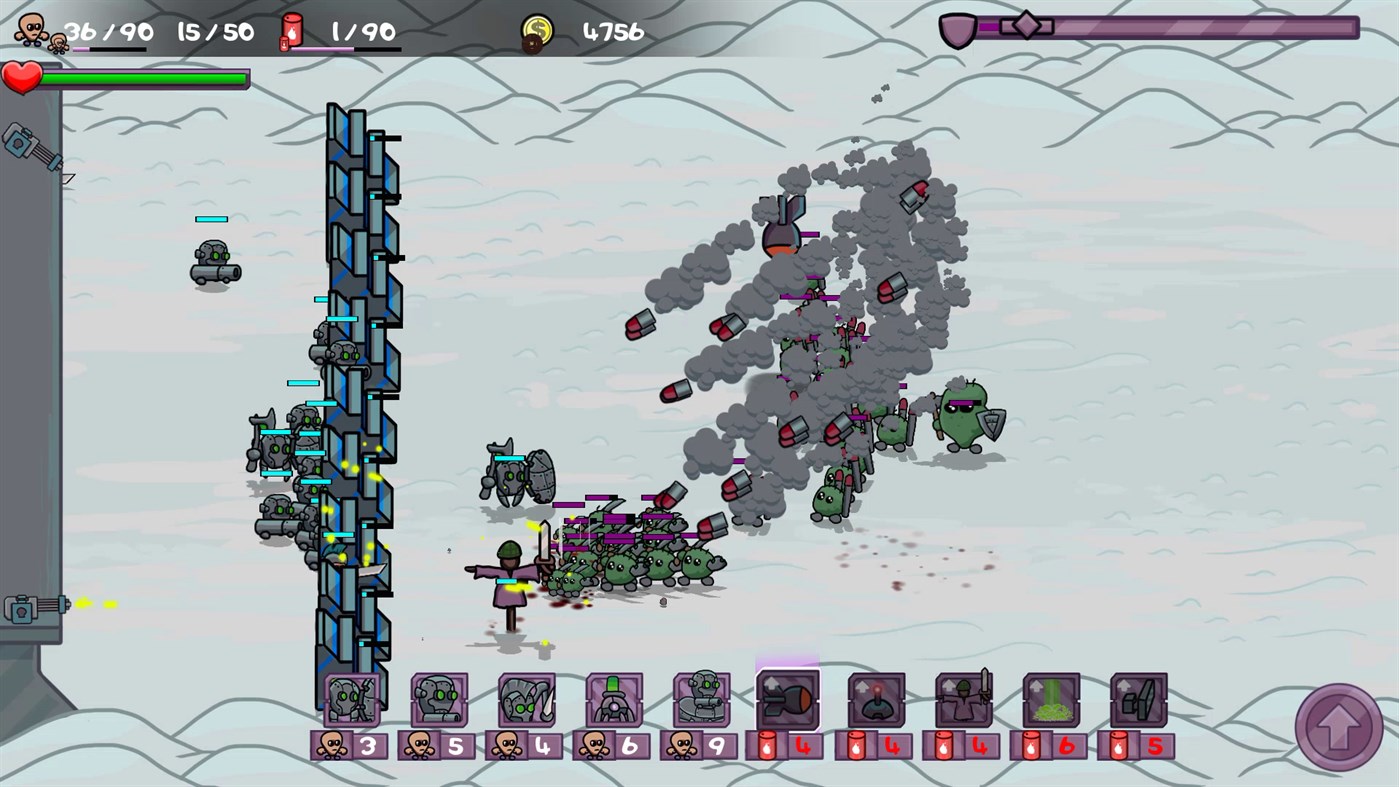Viewport: 1399px width, 787px height.
Task: Toggle the green acid pool ability card
Action: click(x=1052, y=698)
